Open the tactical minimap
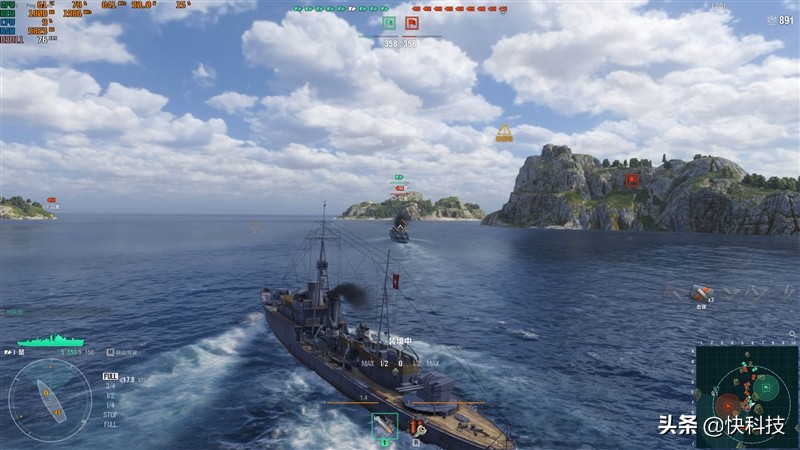Image resolution: width=800 pixels, height=450 pixels. tap(747, 391)
